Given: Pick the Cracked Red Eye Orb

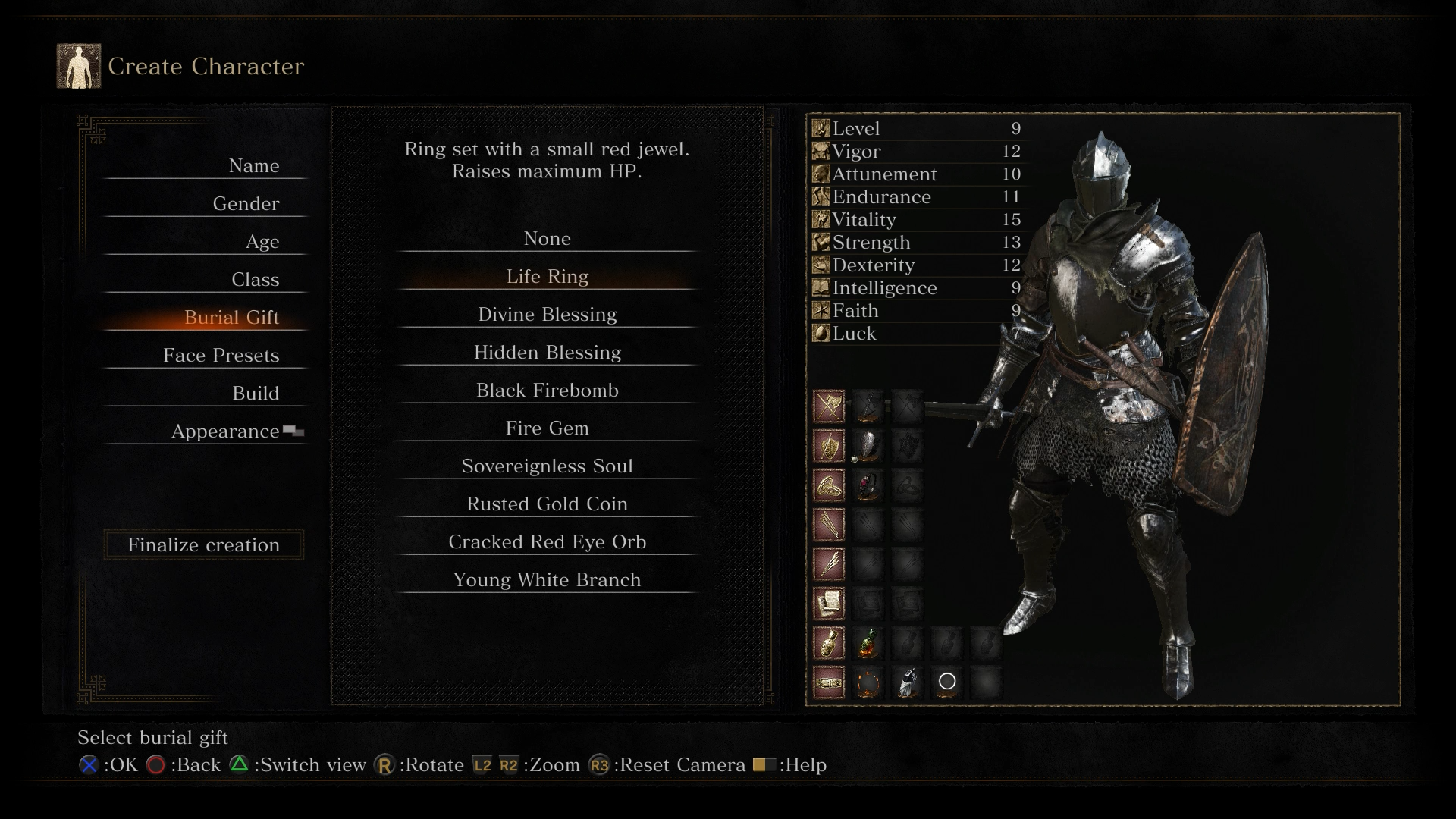Looking at the screenshot, I should click(x=547, y=542).
